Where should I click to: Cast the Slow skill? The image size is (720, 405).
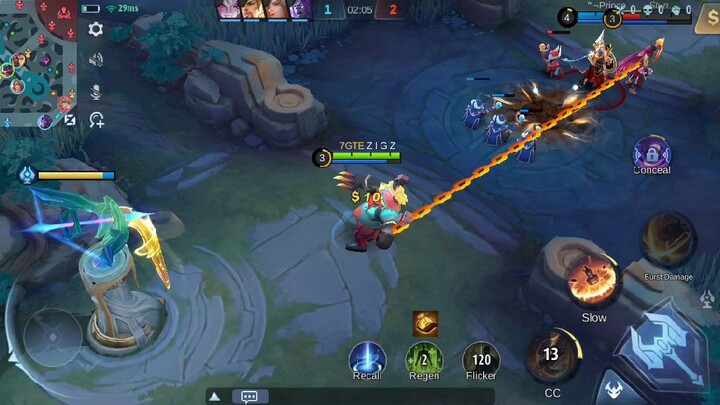pyautogui.click(x=593, y=281)
